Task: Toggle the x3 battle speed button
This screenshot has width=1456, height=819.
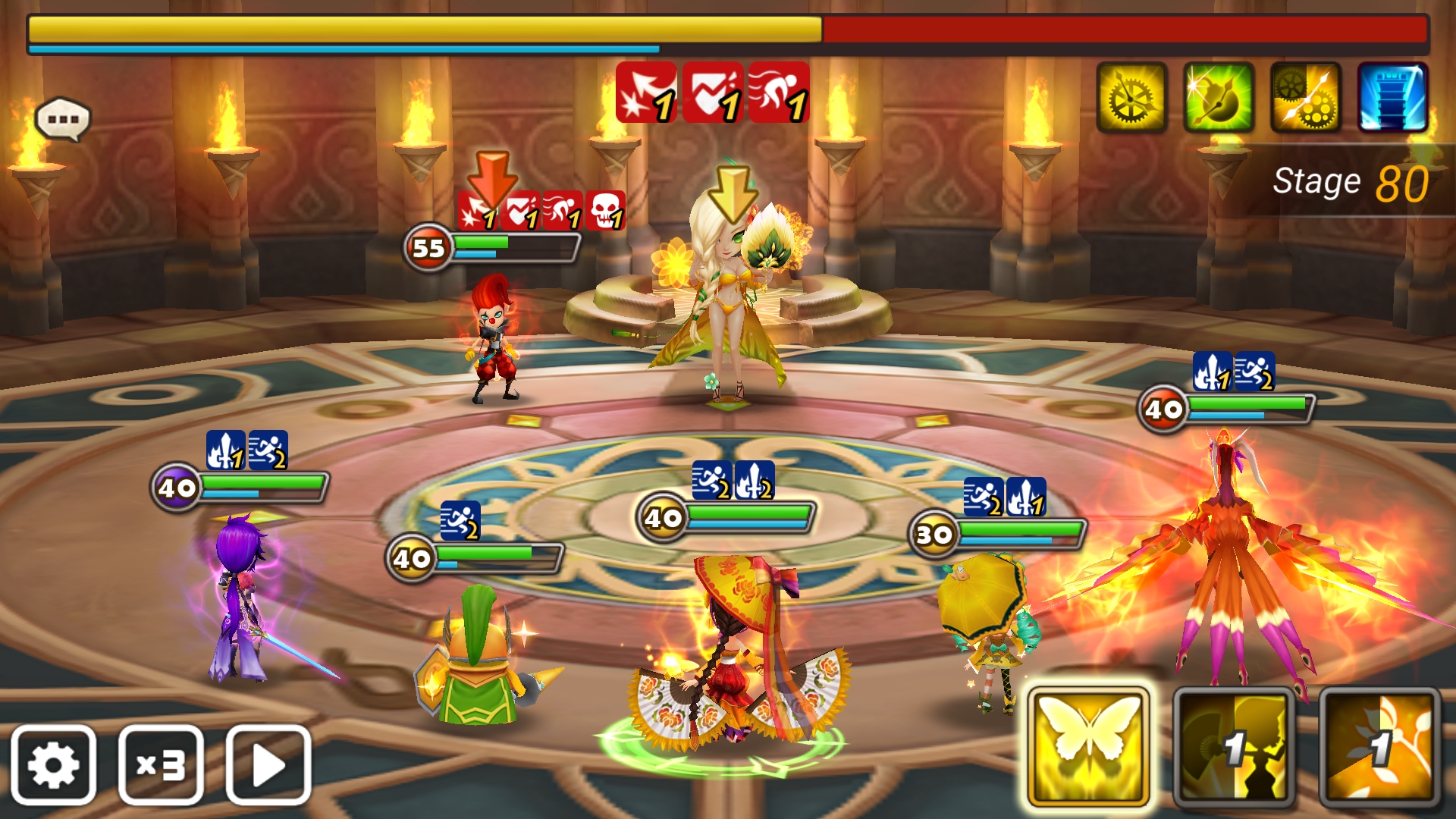Action: (161, 764)
